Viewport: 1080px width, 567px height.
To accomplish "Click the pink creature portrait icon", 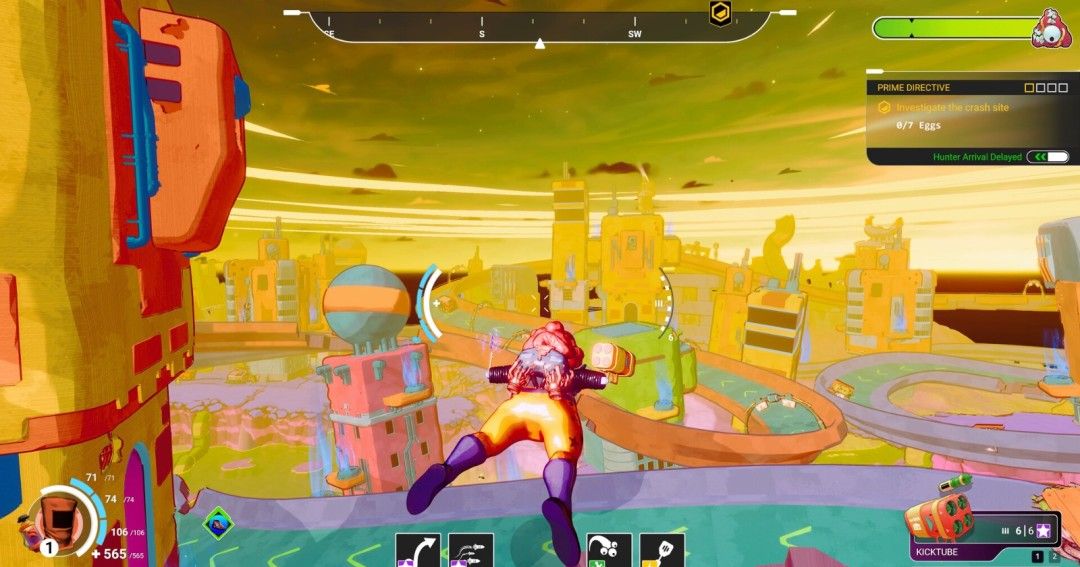I will 1051,28.
